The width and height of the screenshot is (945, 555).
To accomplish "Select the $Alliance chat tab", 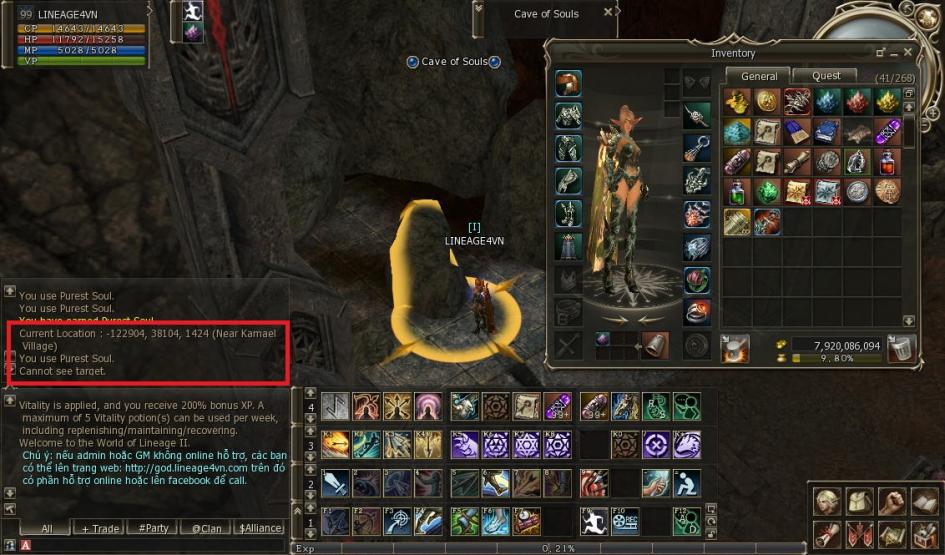I will click(x=259, y=528).
